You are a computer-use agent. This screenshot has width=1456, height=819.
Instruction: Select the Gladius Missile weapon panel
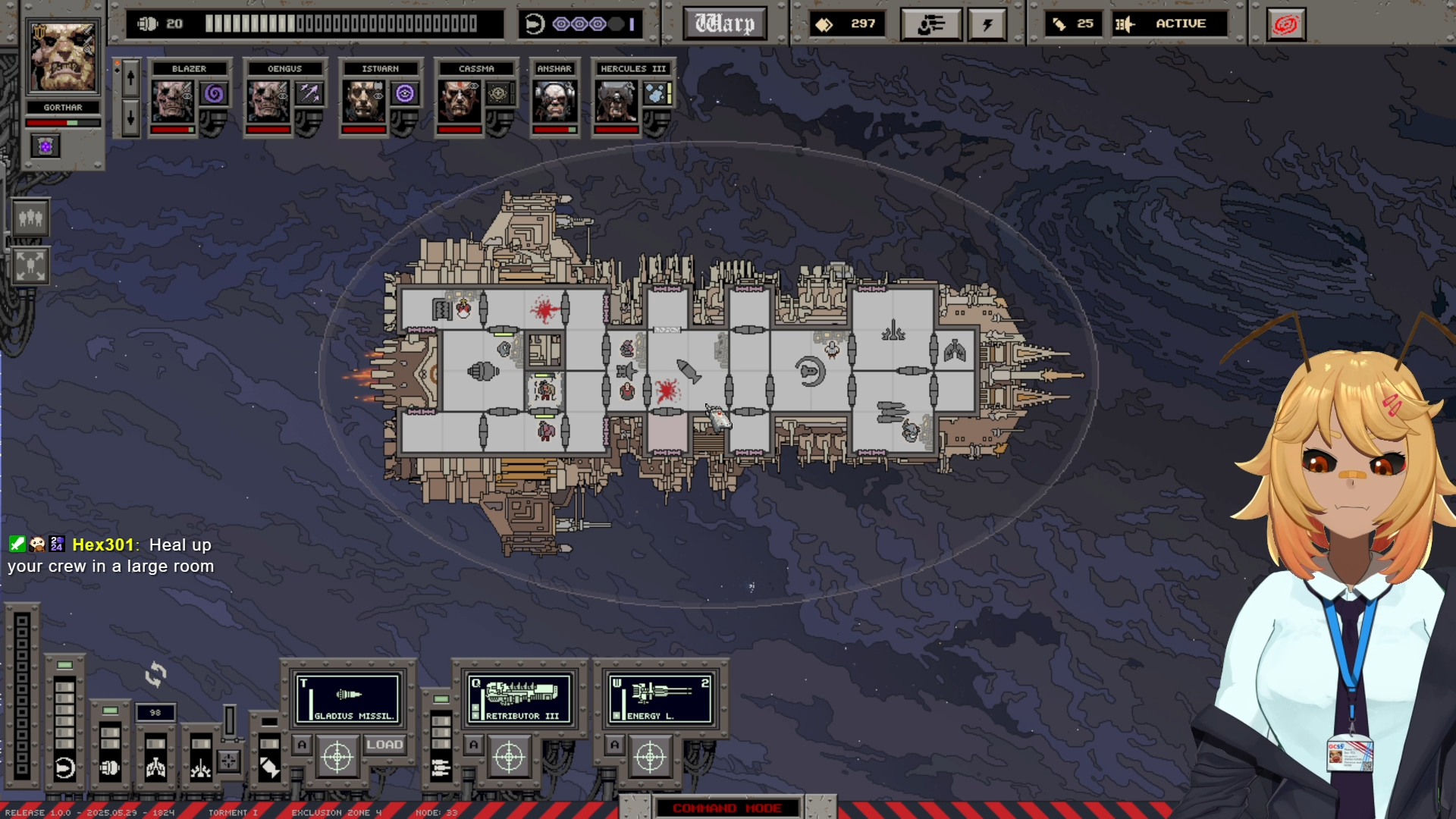(x=348, y=698)
